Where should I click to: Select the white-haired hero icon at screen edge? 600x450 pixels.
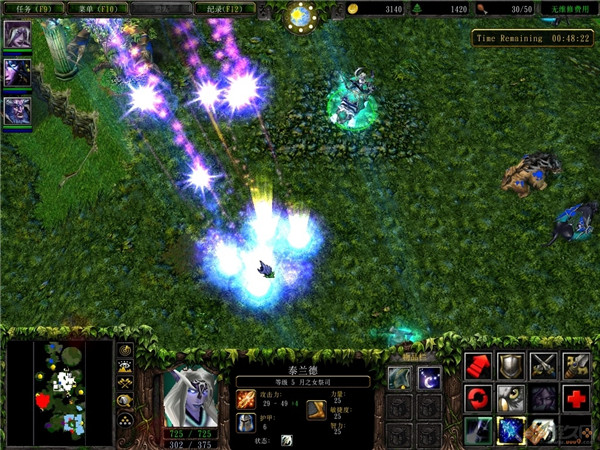pyautogui.click(x=17, y=36)
